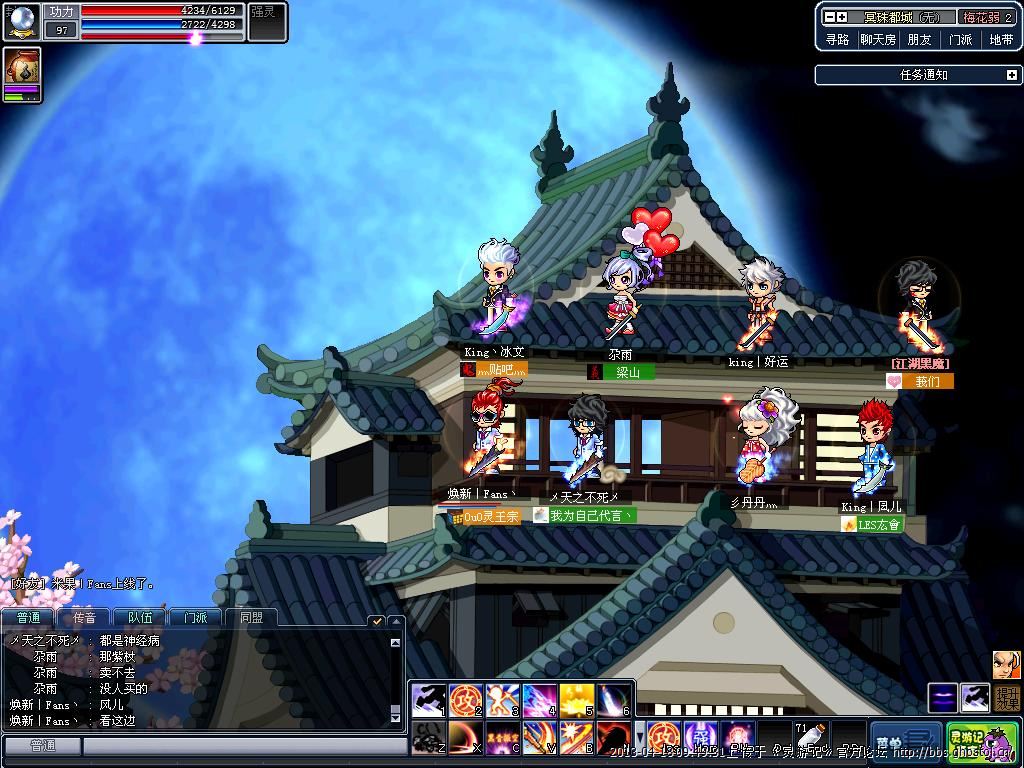This screenshot has height=768, width=1024.
Task: Switch chat to the 队伍 team tab
Action: coord(140,618)
